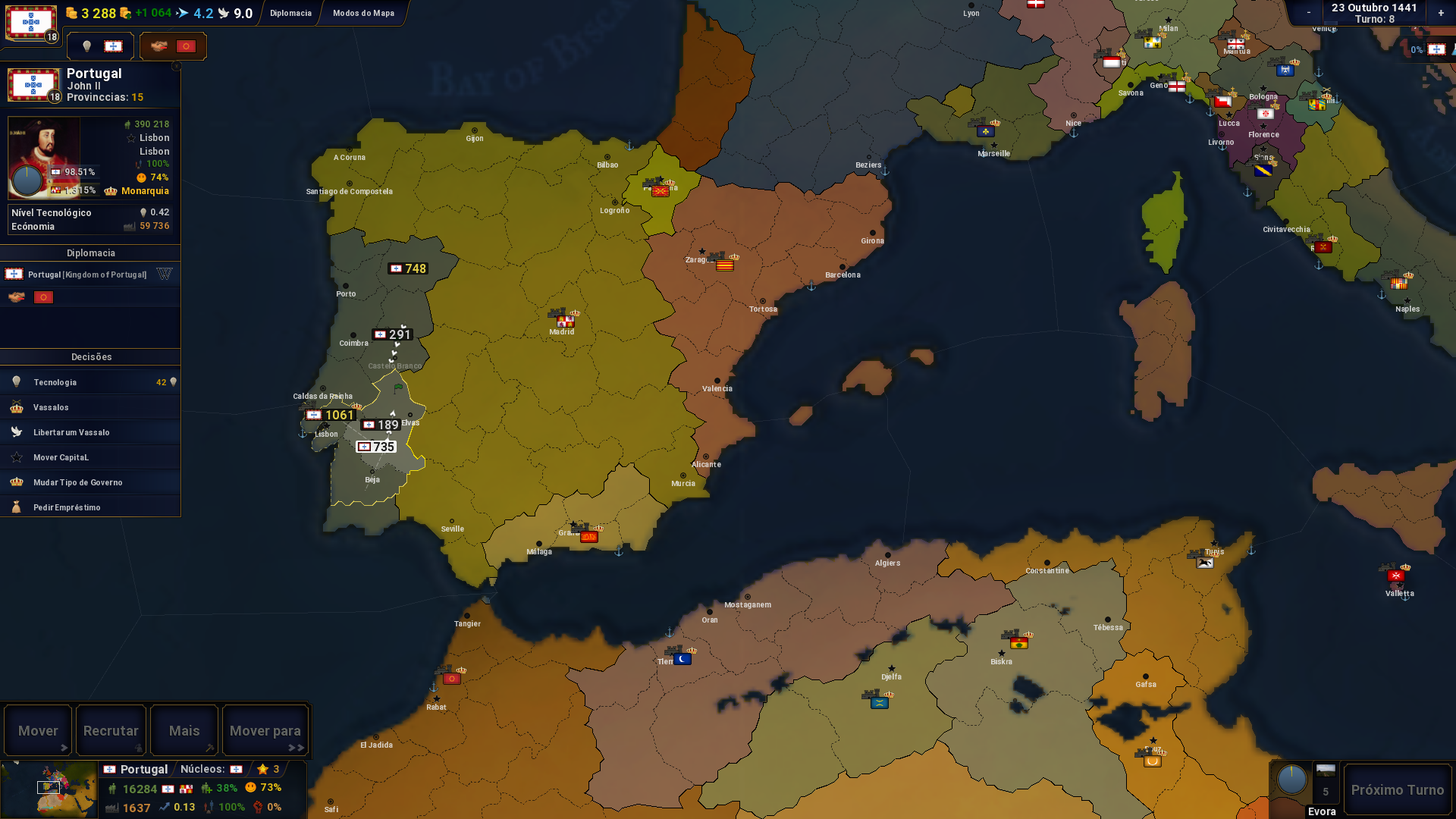
Task: Toggle the handshake and red flag relations tab
Action: click(173, 45)
